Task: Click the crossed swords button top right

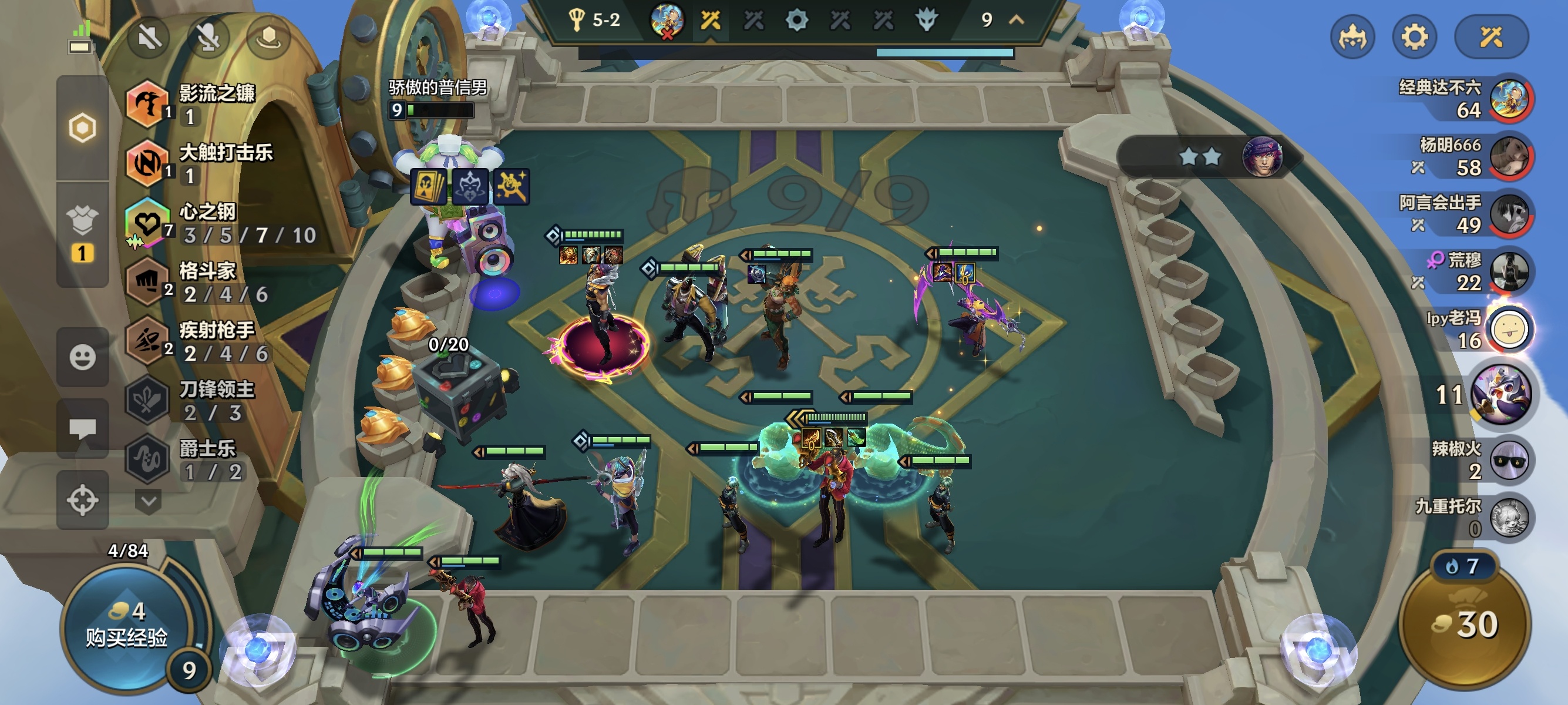Action: (1490, 38)
